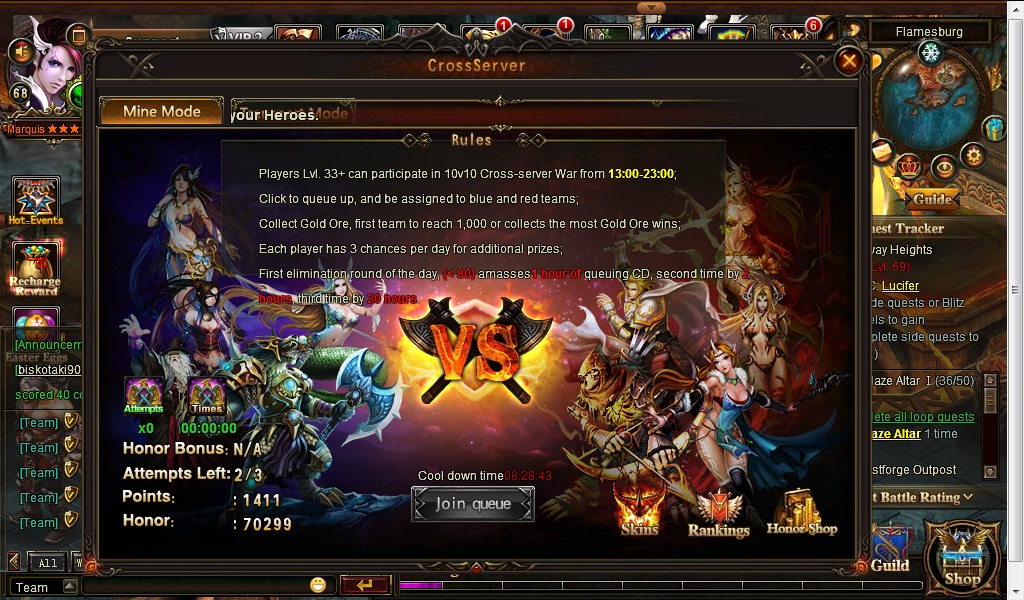Toggle the sound speaker icon
Image resolution: width=1024 pixels, height=600 pixels.
[x=19, y=50]
